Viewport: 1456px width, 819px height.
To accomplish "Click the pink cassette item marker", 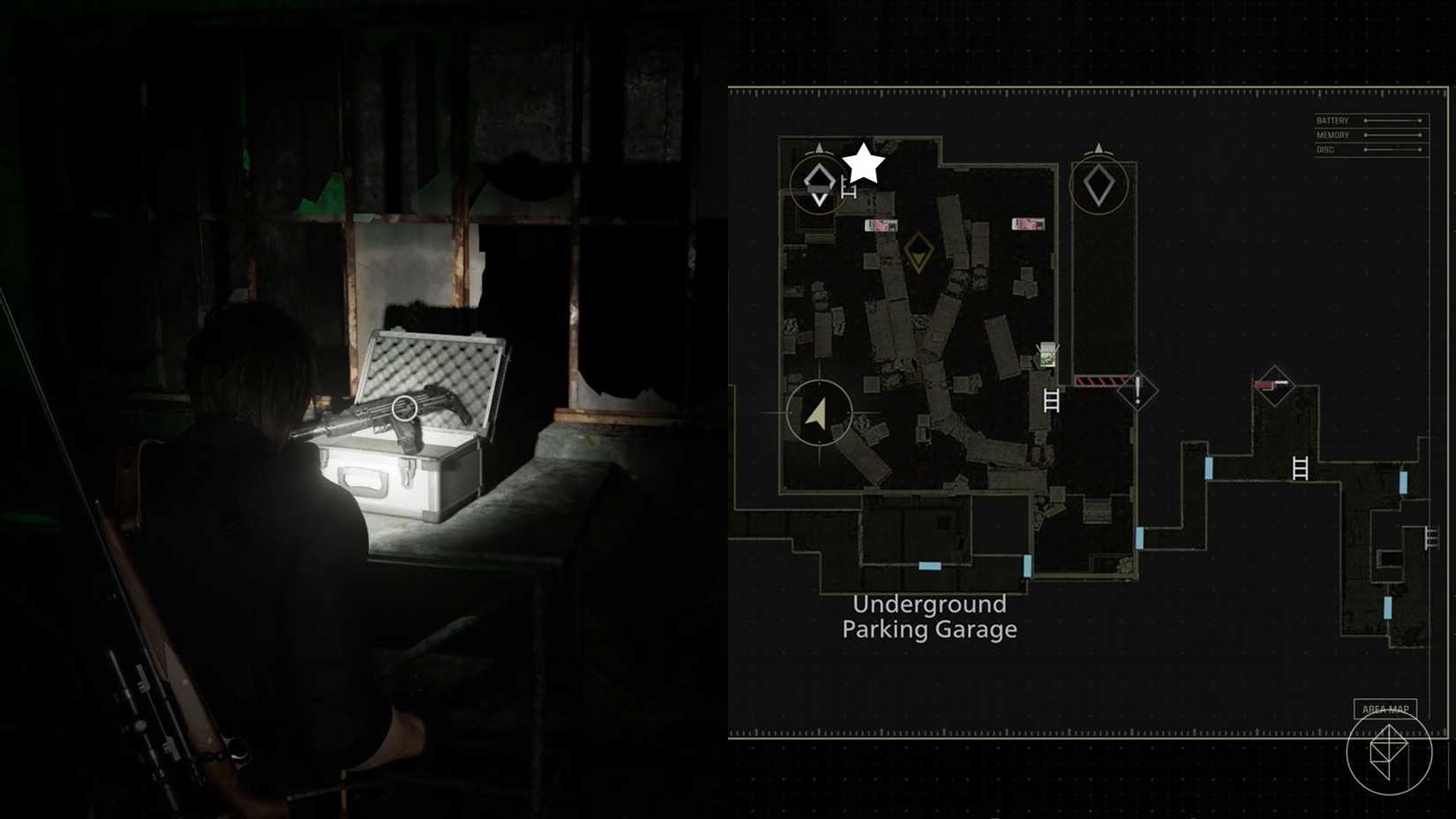I will click(881, 226).
